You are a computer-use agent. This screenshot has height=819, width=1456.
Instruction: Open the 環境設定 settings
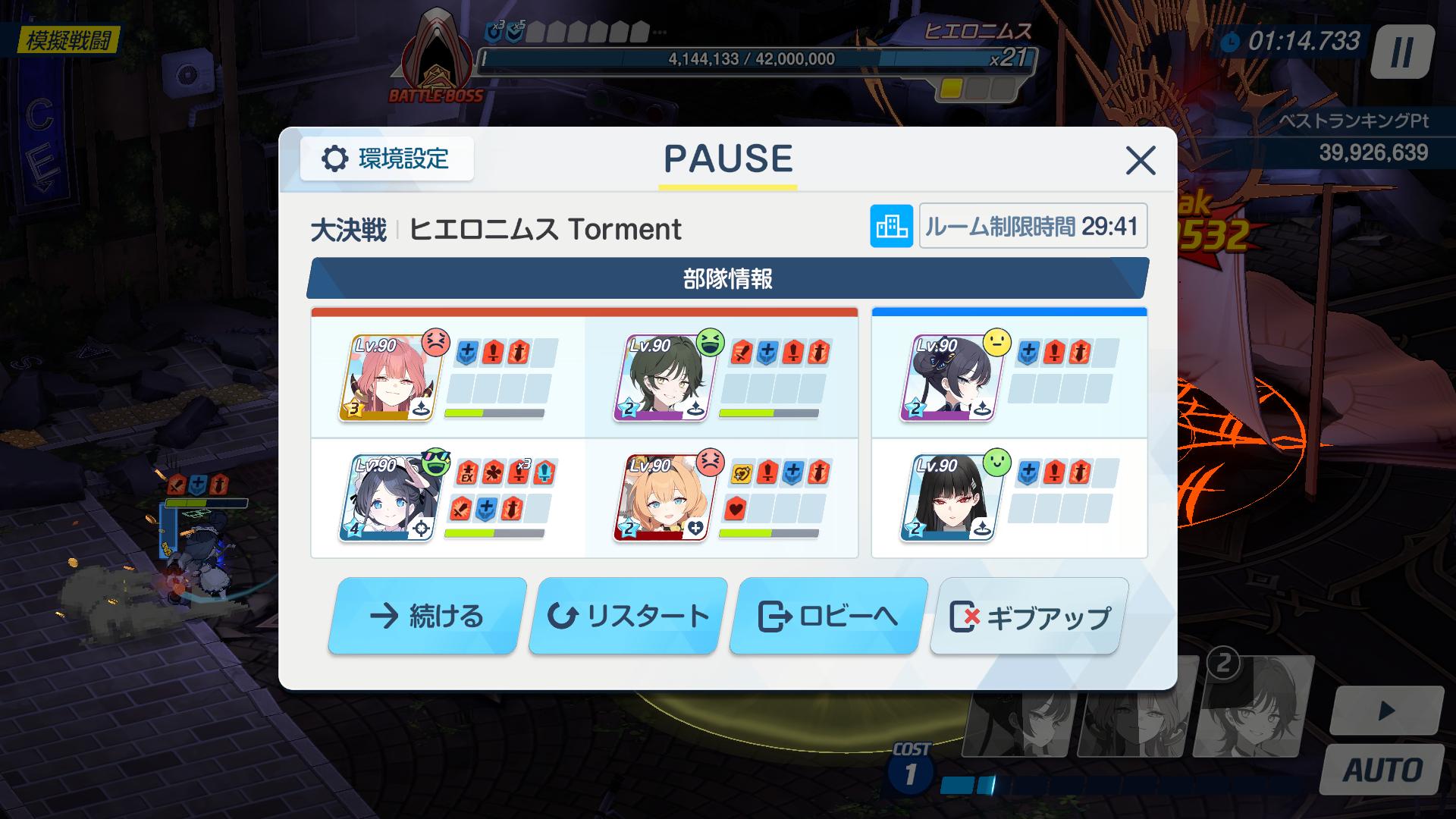387,159
